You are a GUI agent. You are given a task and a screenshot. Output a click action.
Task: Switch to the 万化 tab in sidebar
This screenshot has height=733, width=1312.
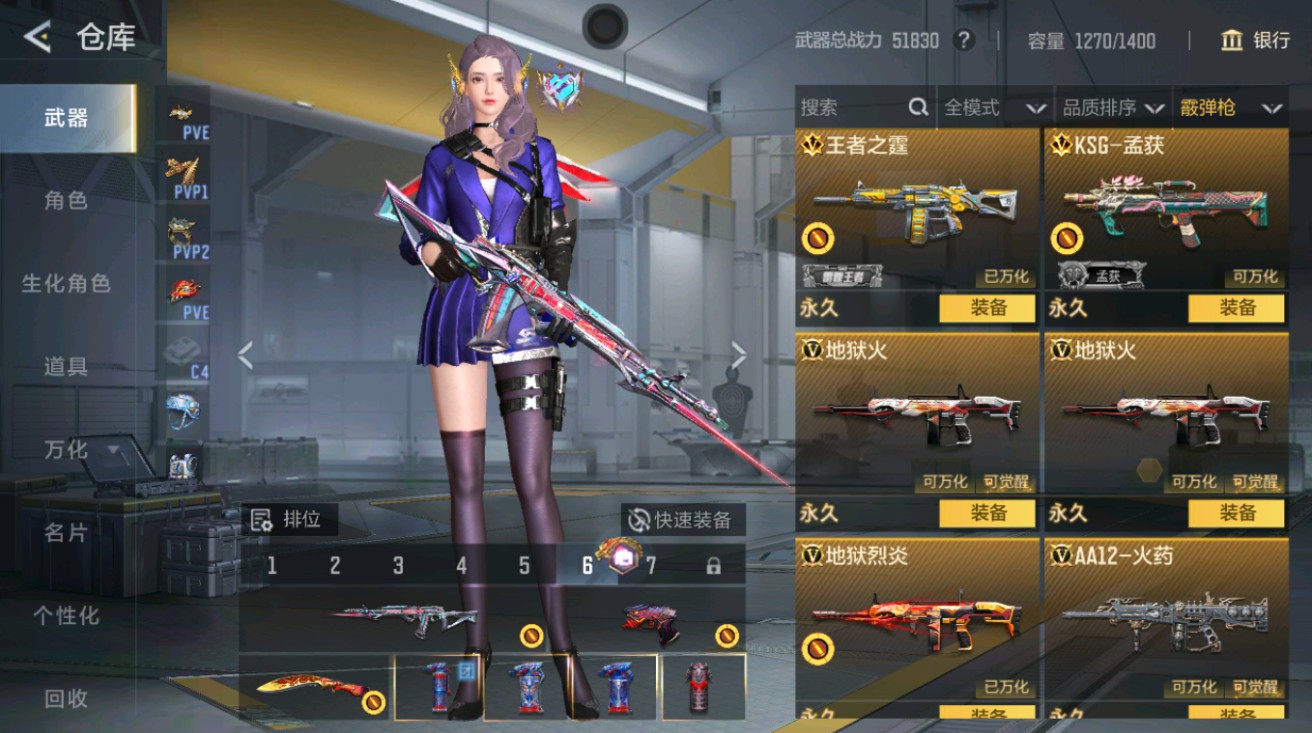(65, 450)
